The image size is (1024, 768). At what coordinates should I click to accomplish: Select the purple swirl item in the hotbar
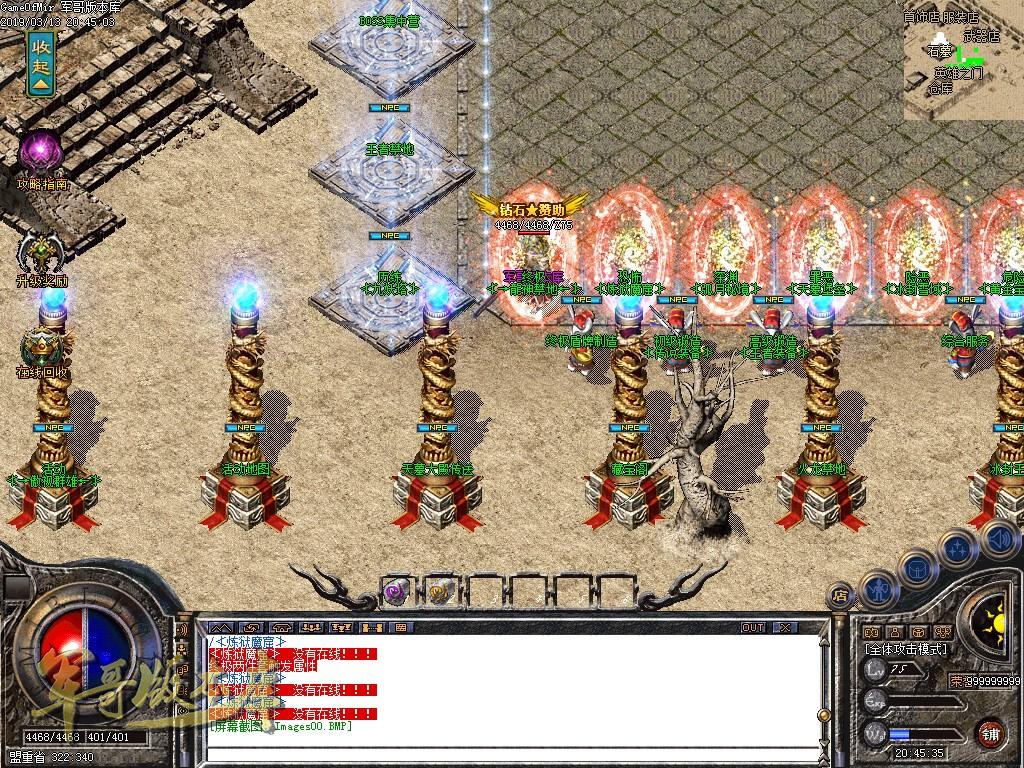tap(396, 592)
